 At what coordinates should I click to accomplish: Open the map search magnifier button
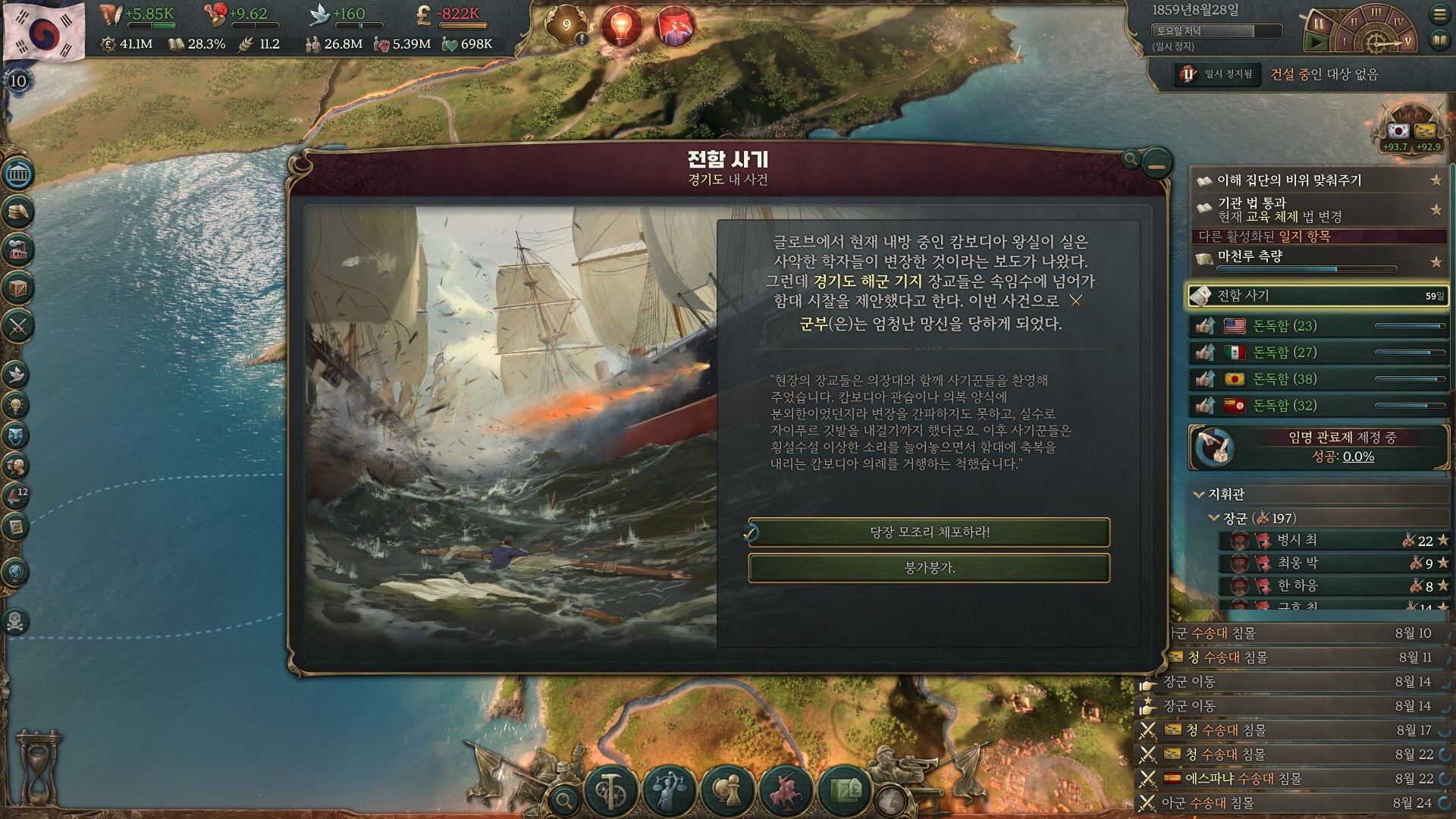[563, 799]
